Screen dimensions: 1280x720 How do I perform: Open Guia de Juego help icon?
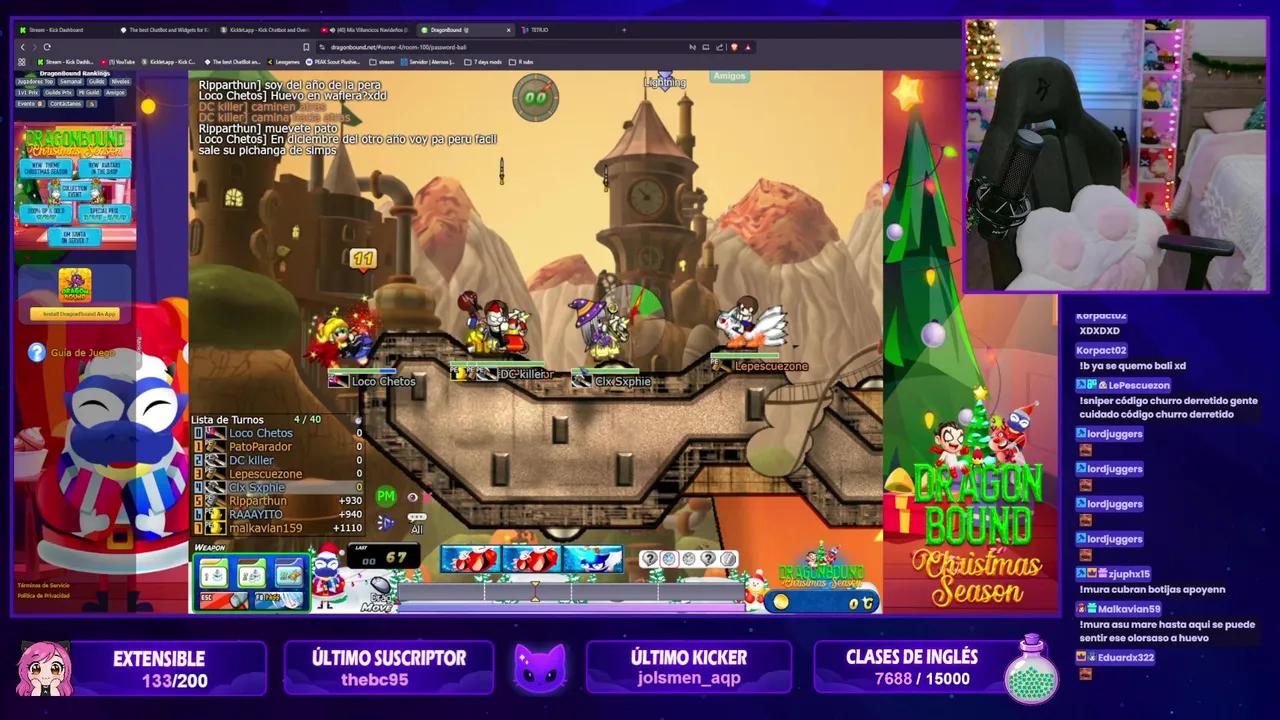tap(37, 351)
